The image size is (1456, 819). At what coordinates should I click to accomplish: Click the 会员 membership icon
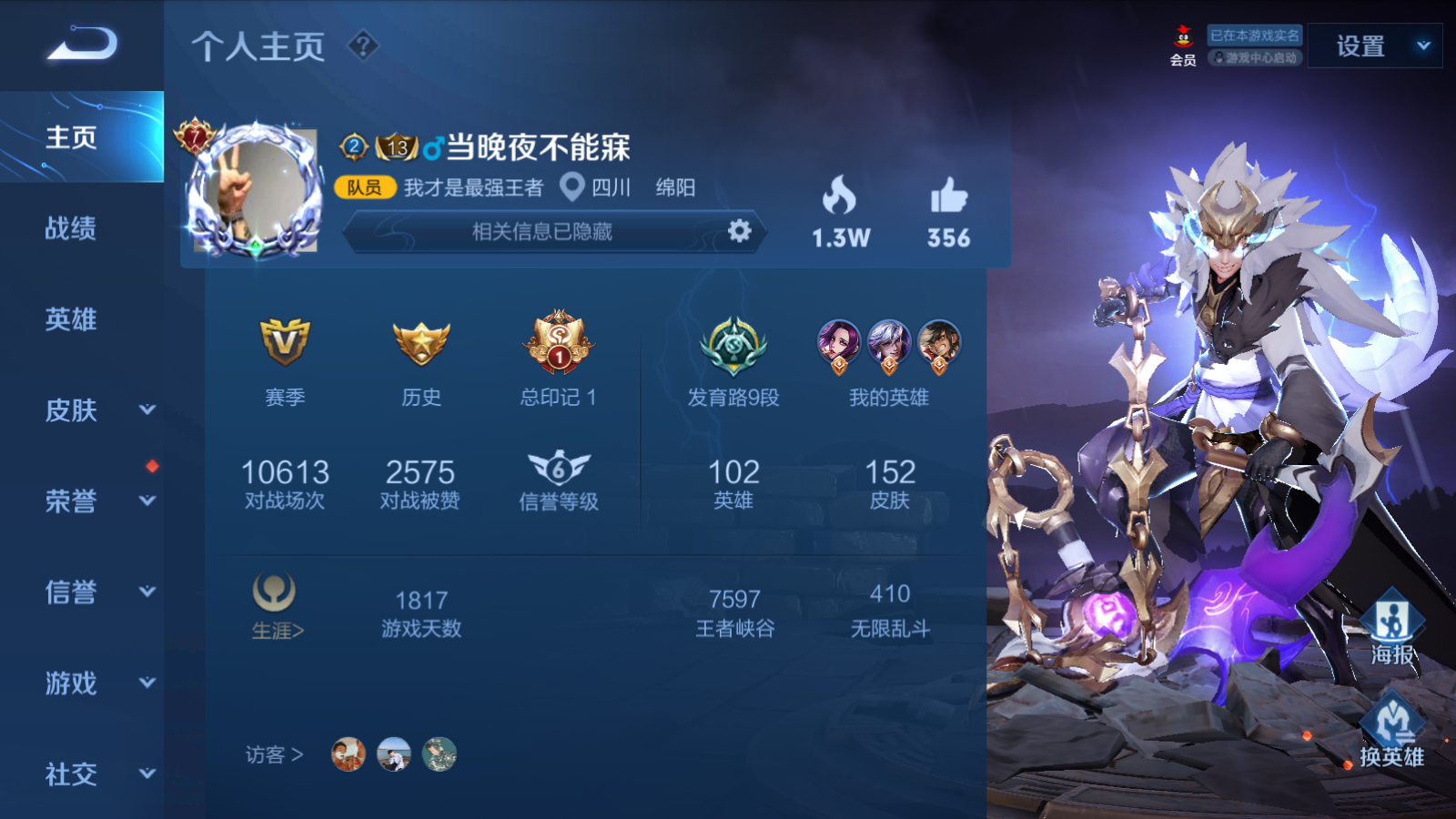coord(1180,41)
